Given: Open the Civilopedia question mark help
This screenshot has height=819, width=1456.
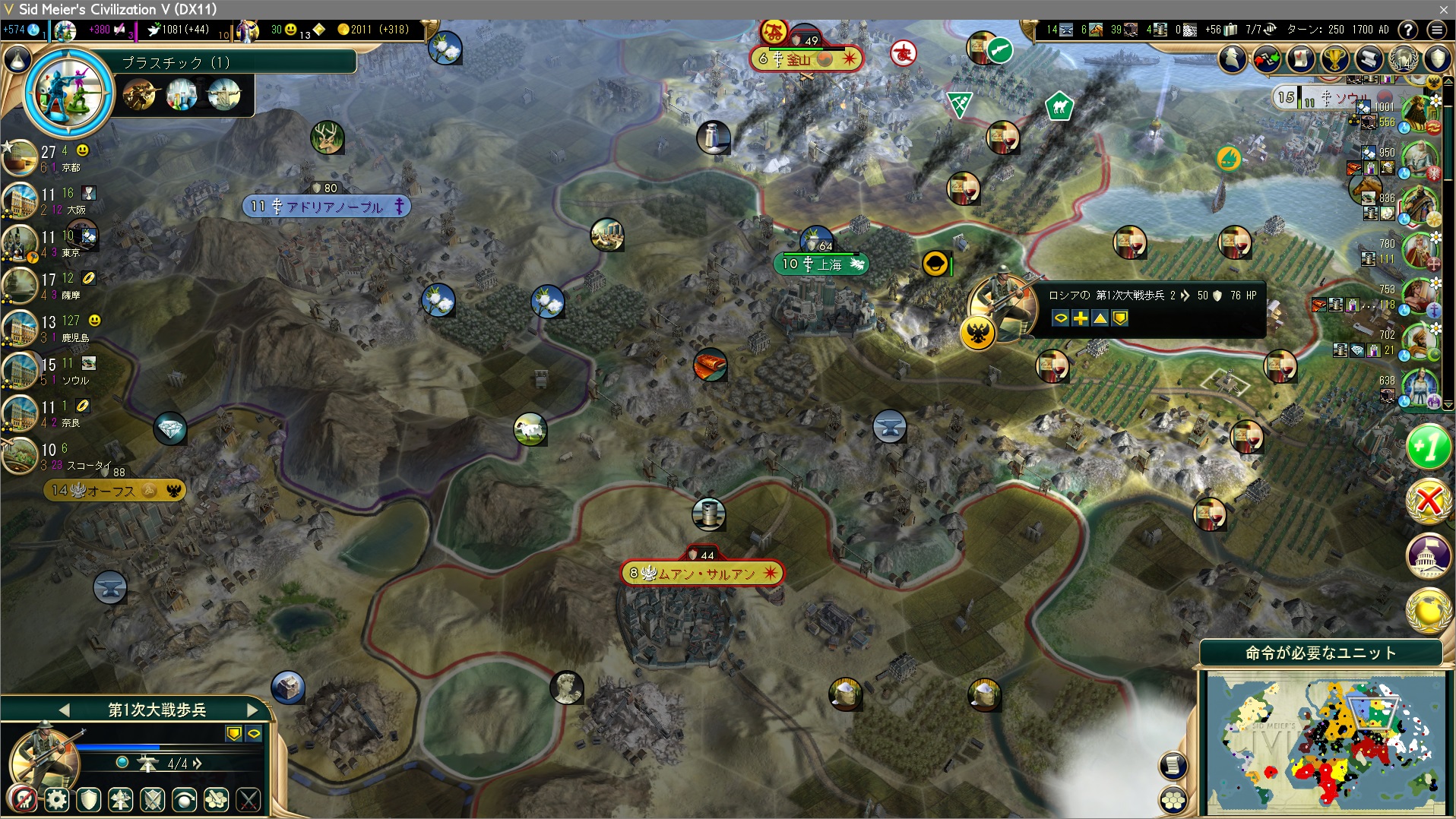Looking at the screenshot, I should [x=1408, y=30].
